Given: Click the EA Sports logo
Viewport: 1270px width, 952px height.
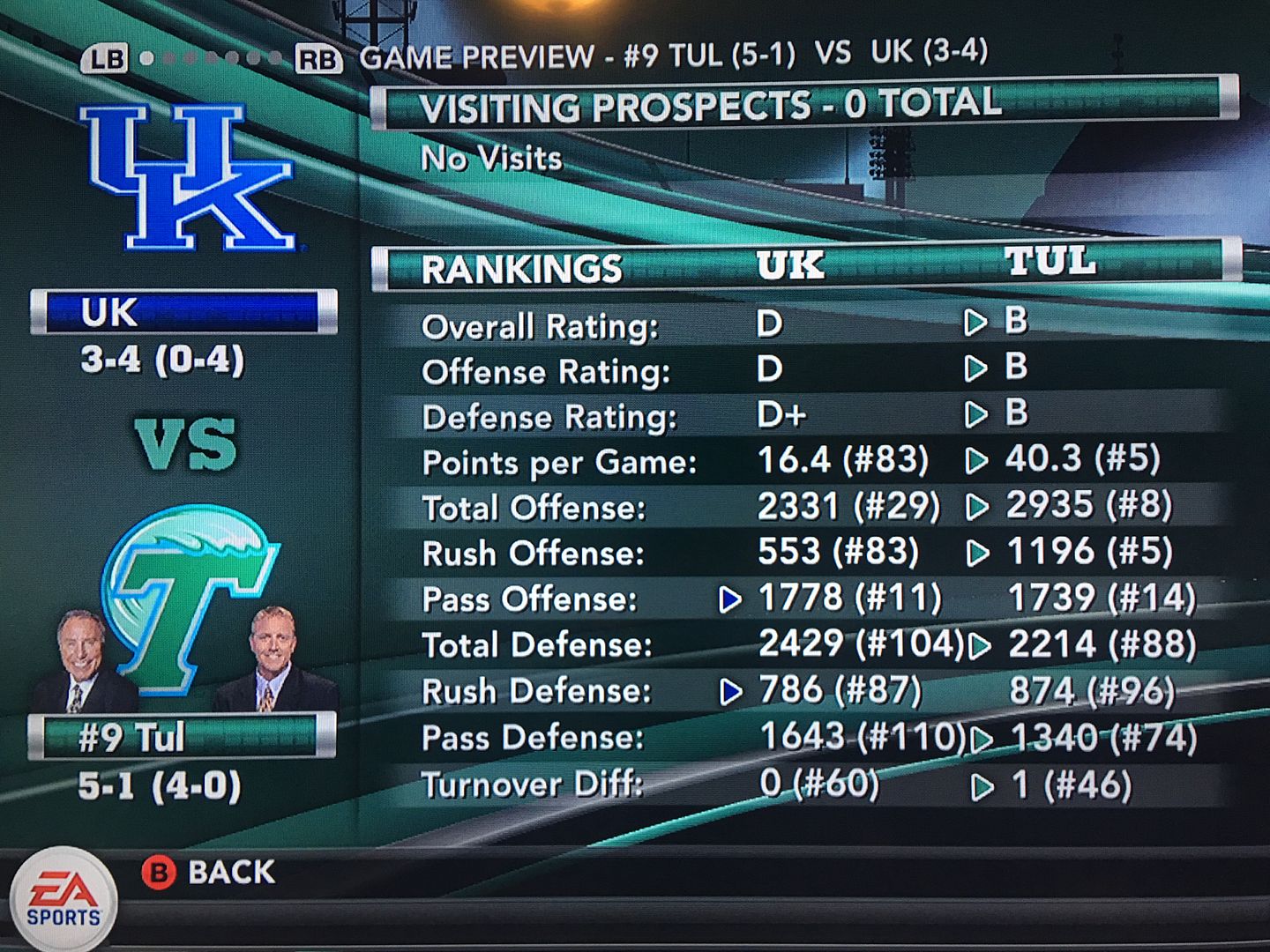Looking at the screenshot, I should click(63, 900).
